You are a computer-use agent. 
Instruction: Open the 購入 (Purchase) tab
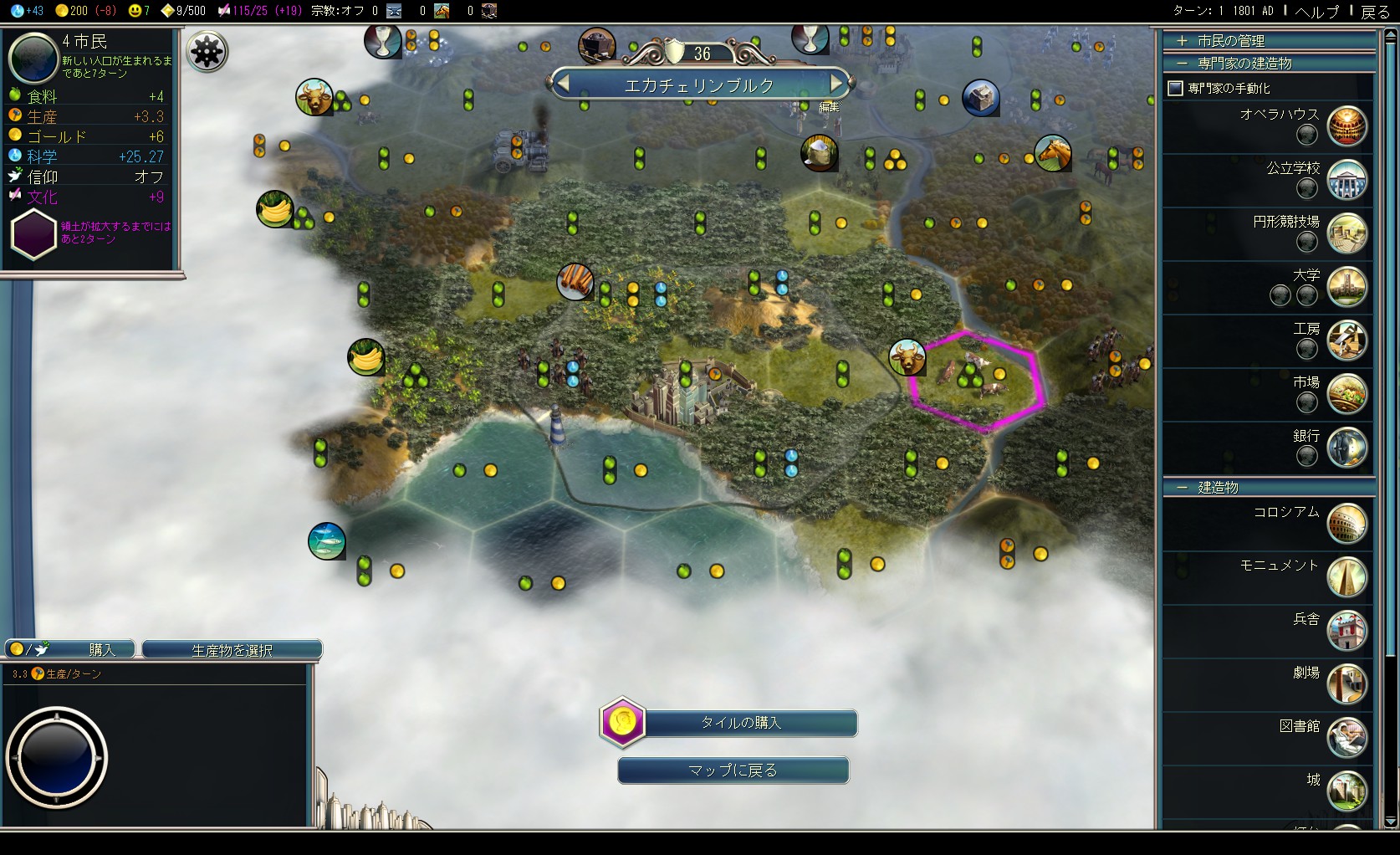[x=71, y=649]
